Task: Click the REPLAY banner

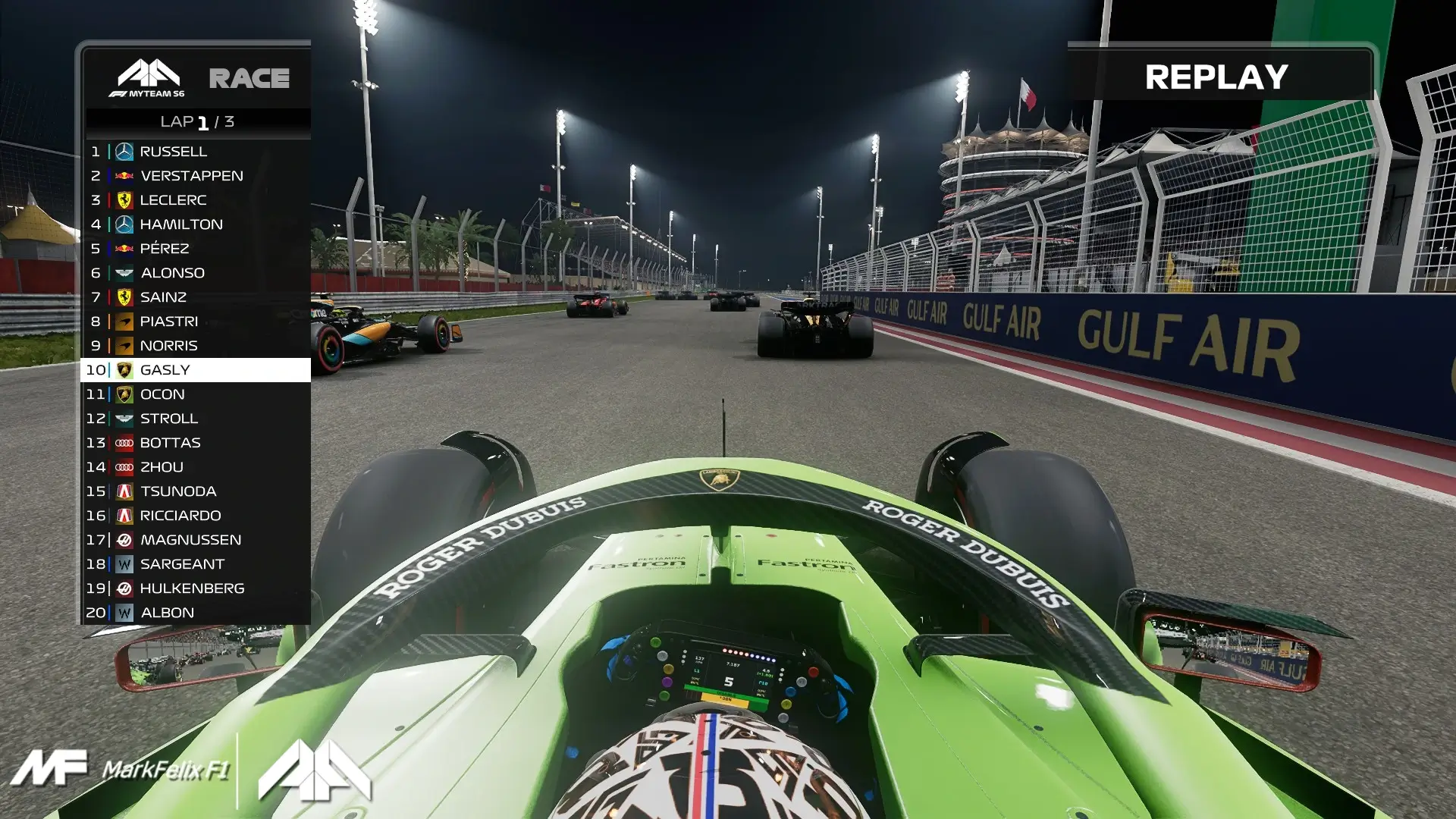Action: (1216, 76)
